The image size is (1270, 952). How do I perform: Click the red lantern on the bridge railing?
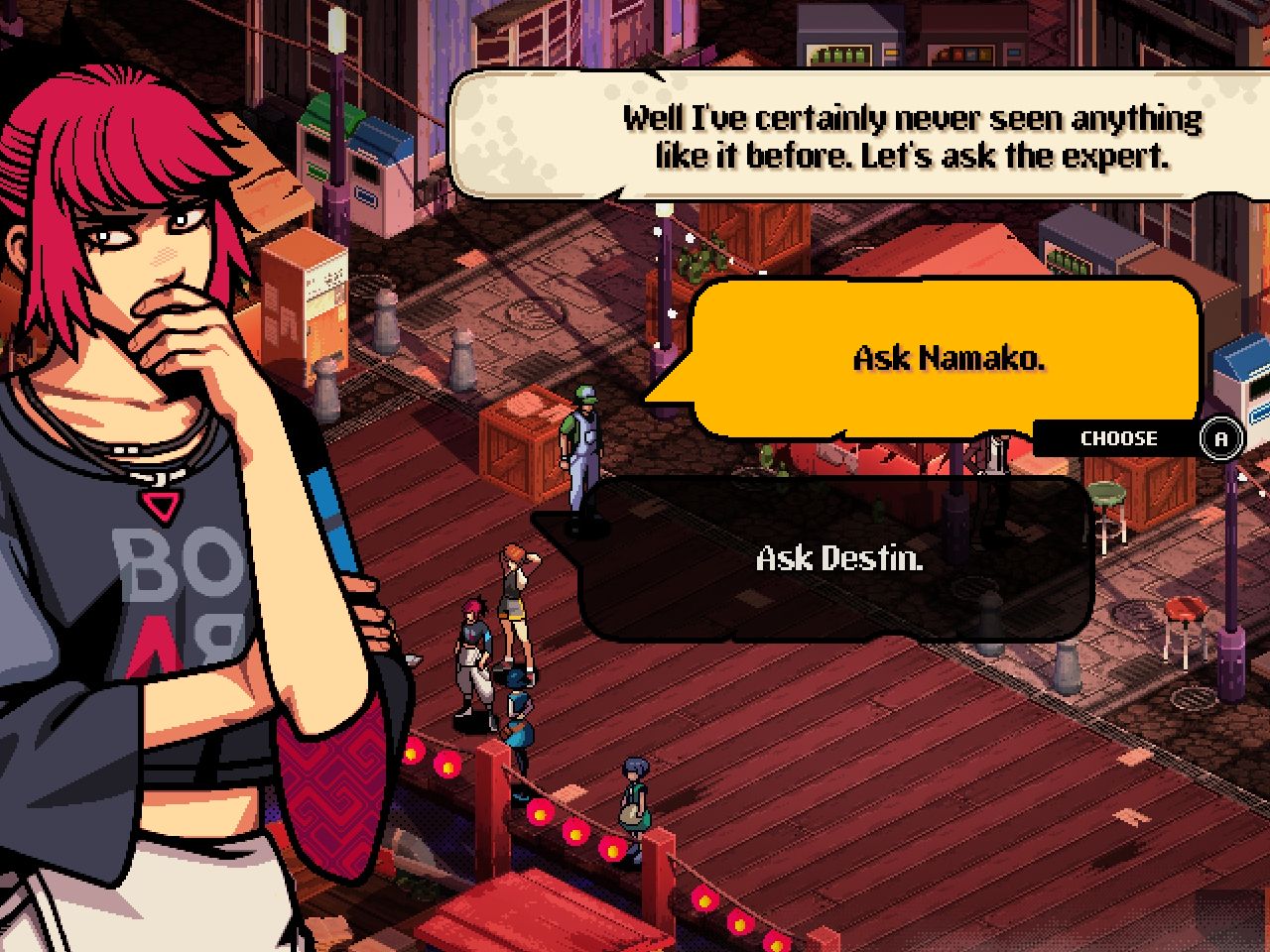[x=541, y=815]
